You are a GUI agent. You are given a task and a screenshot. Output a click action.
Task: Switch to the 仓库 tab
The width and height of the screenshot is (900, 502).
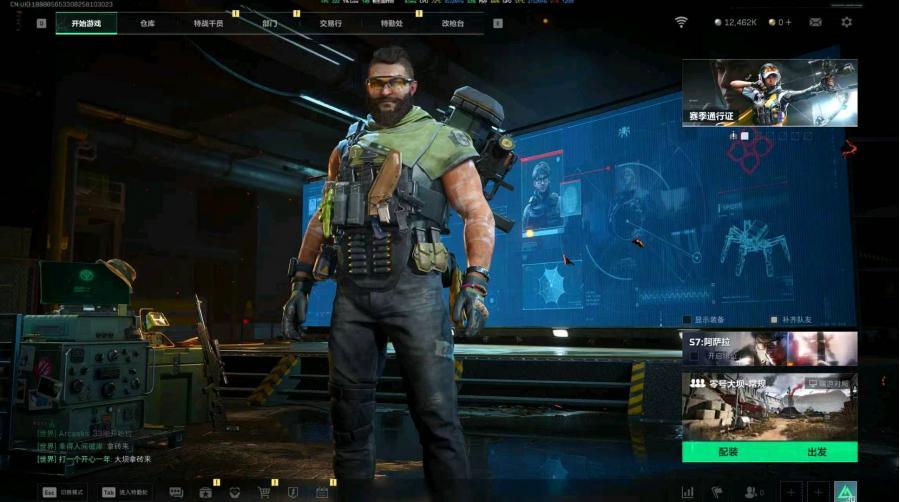point(148,23)
